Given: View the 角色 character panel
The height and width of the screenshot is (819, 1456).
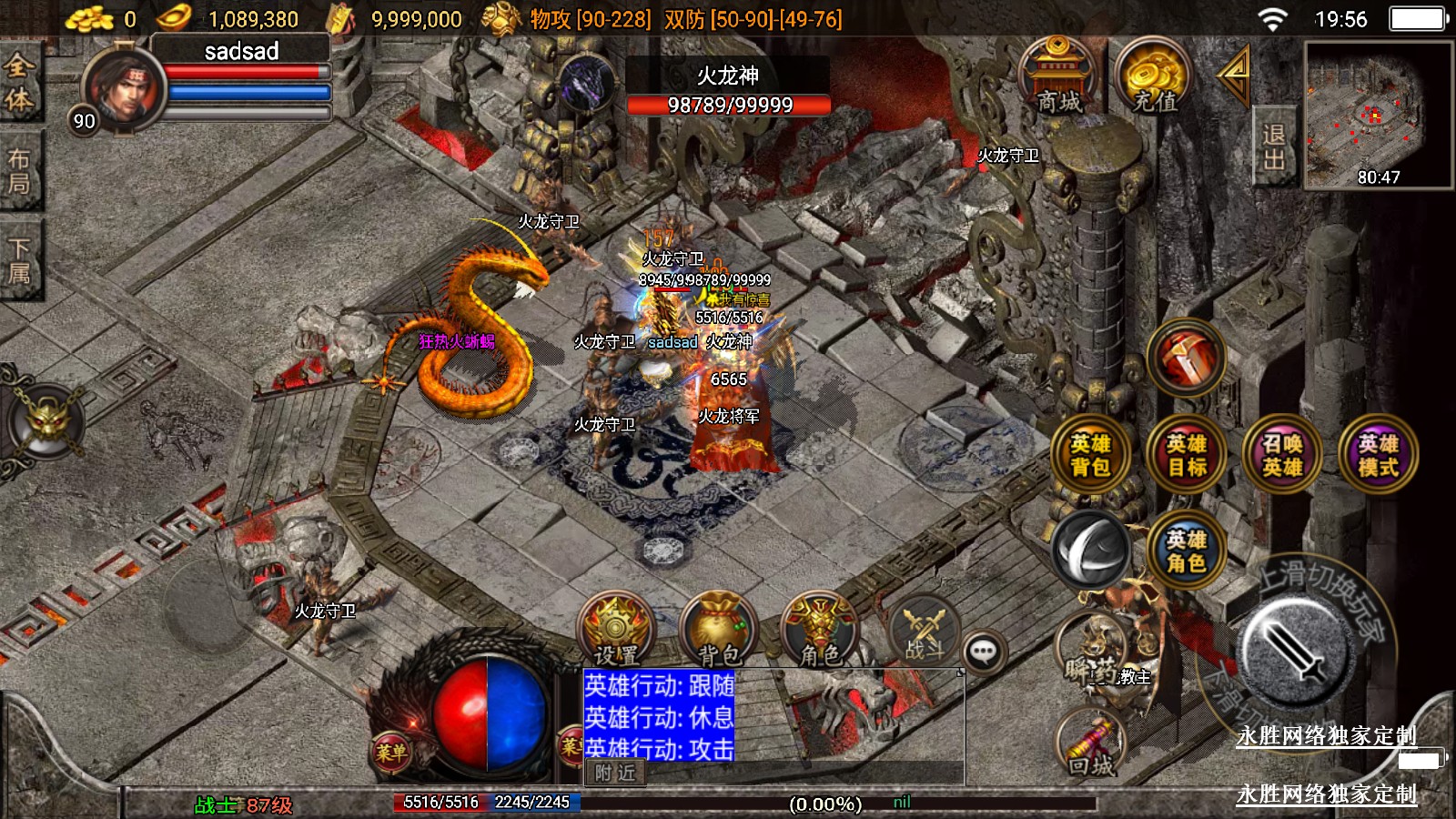Looking at the screenshot, I should (x=820, y=630).
